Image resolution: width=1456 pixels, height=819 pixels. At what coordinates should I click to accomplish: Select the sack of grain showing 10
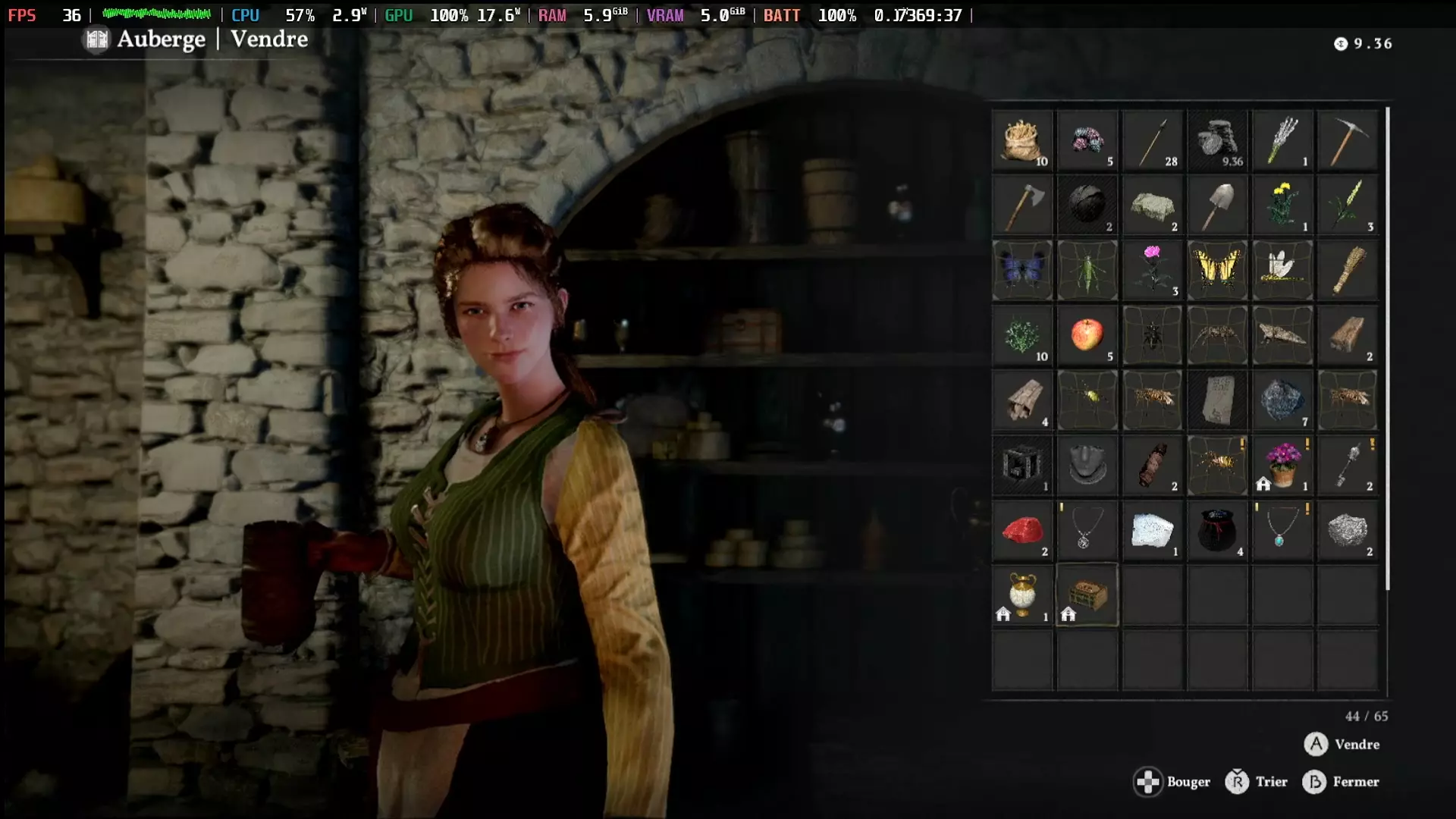(1022, 141)
